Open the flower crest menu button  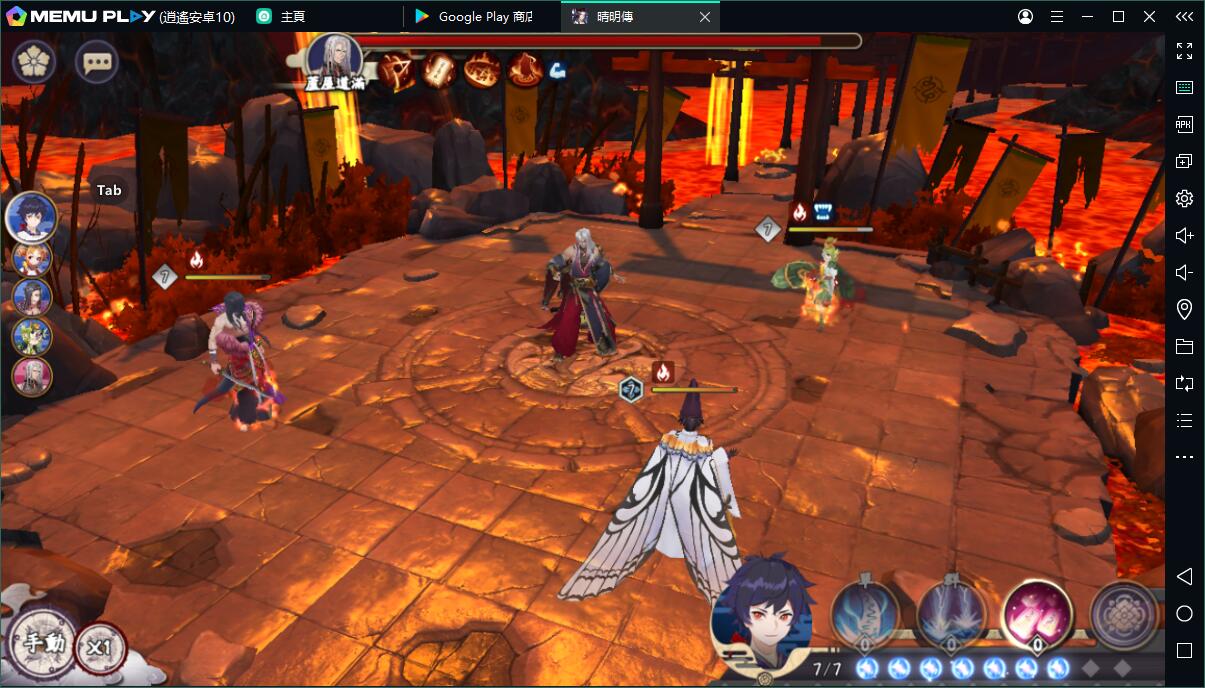coord(34,63)
